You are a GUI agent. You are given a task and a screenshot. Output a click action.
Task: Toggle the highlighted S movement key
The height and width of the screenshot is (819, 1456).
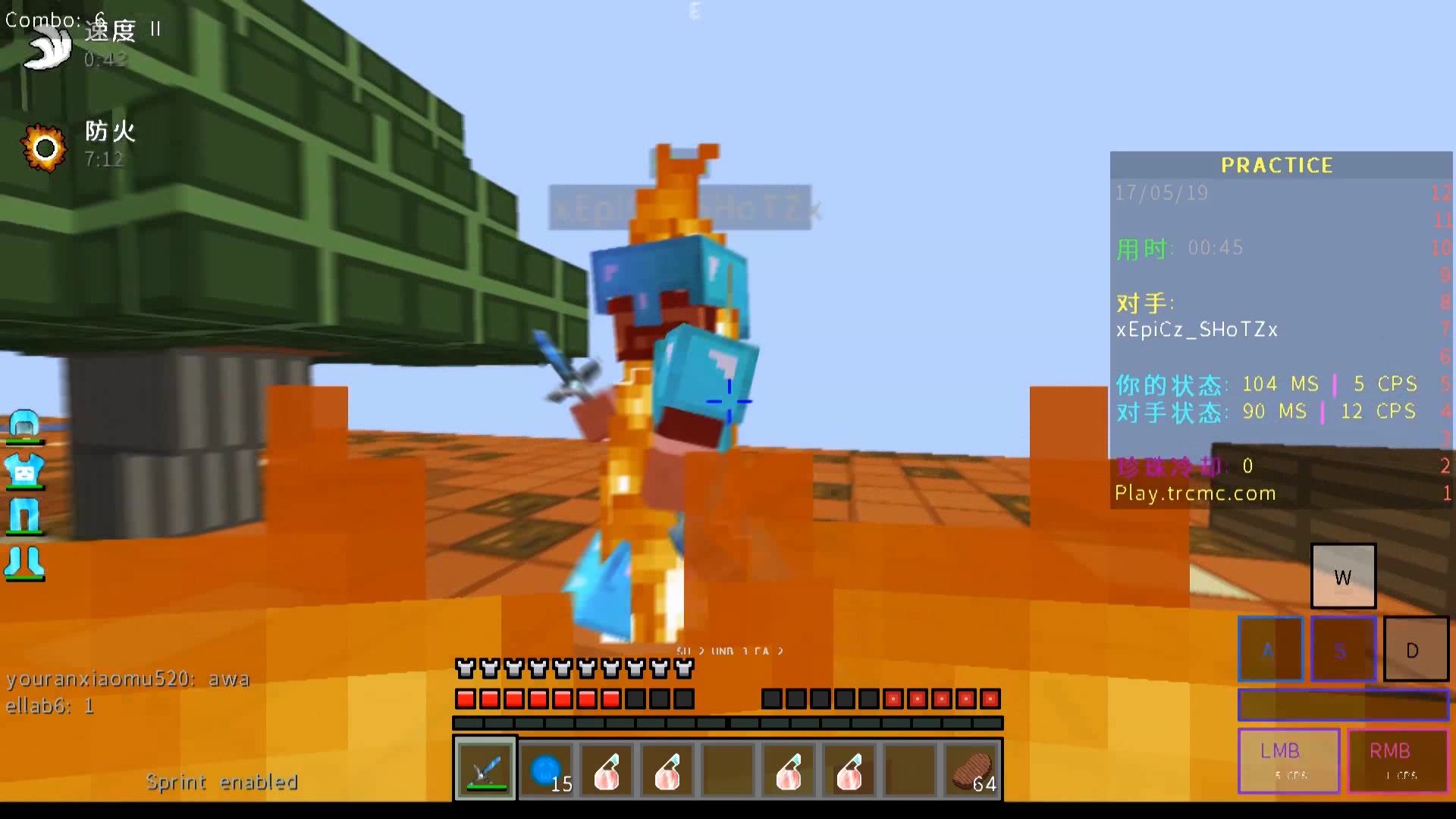(x=1342, y=649)
